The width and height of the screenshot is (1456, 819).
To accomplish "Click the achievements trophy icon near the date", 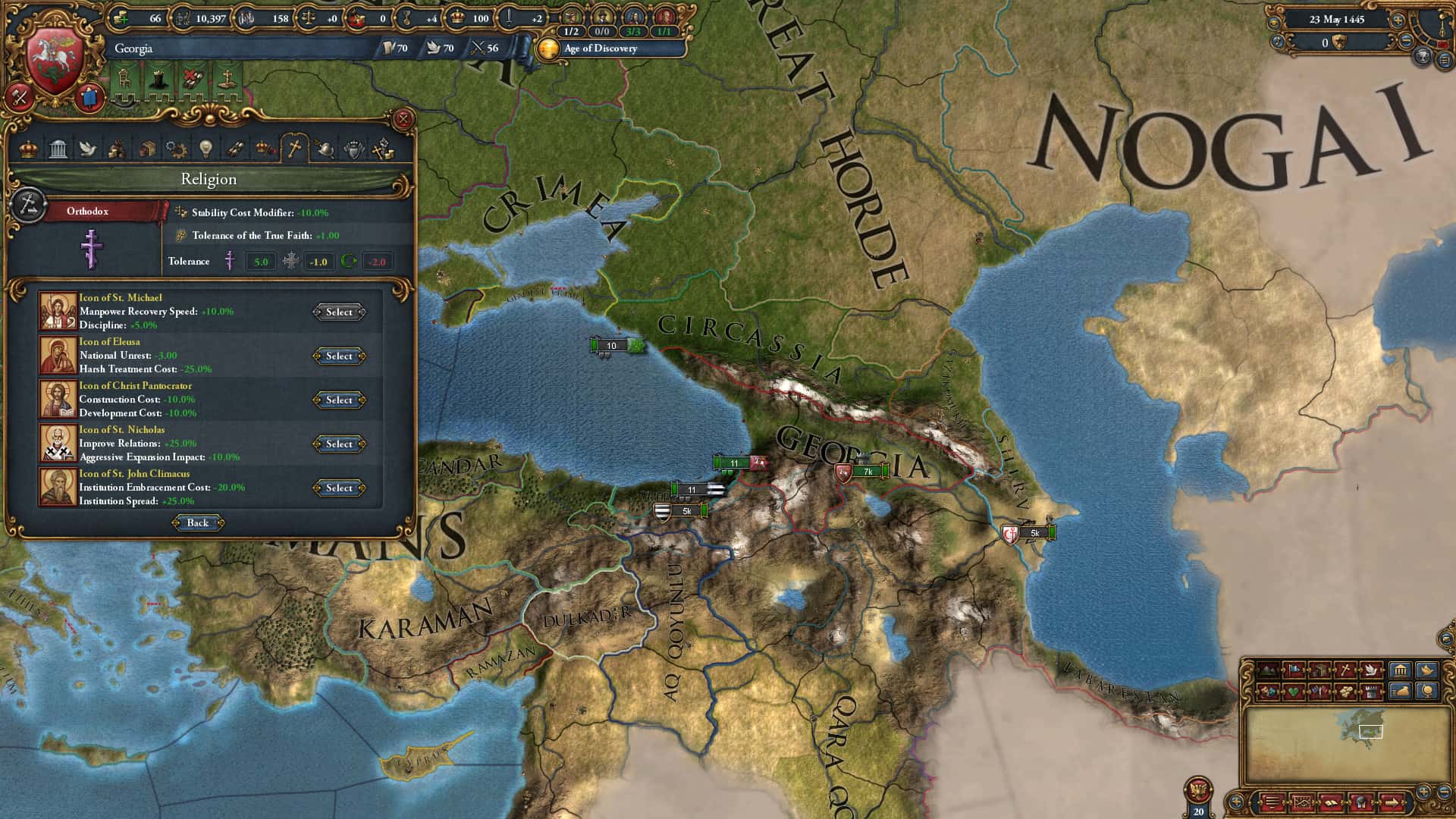I will click(1423, 56).
